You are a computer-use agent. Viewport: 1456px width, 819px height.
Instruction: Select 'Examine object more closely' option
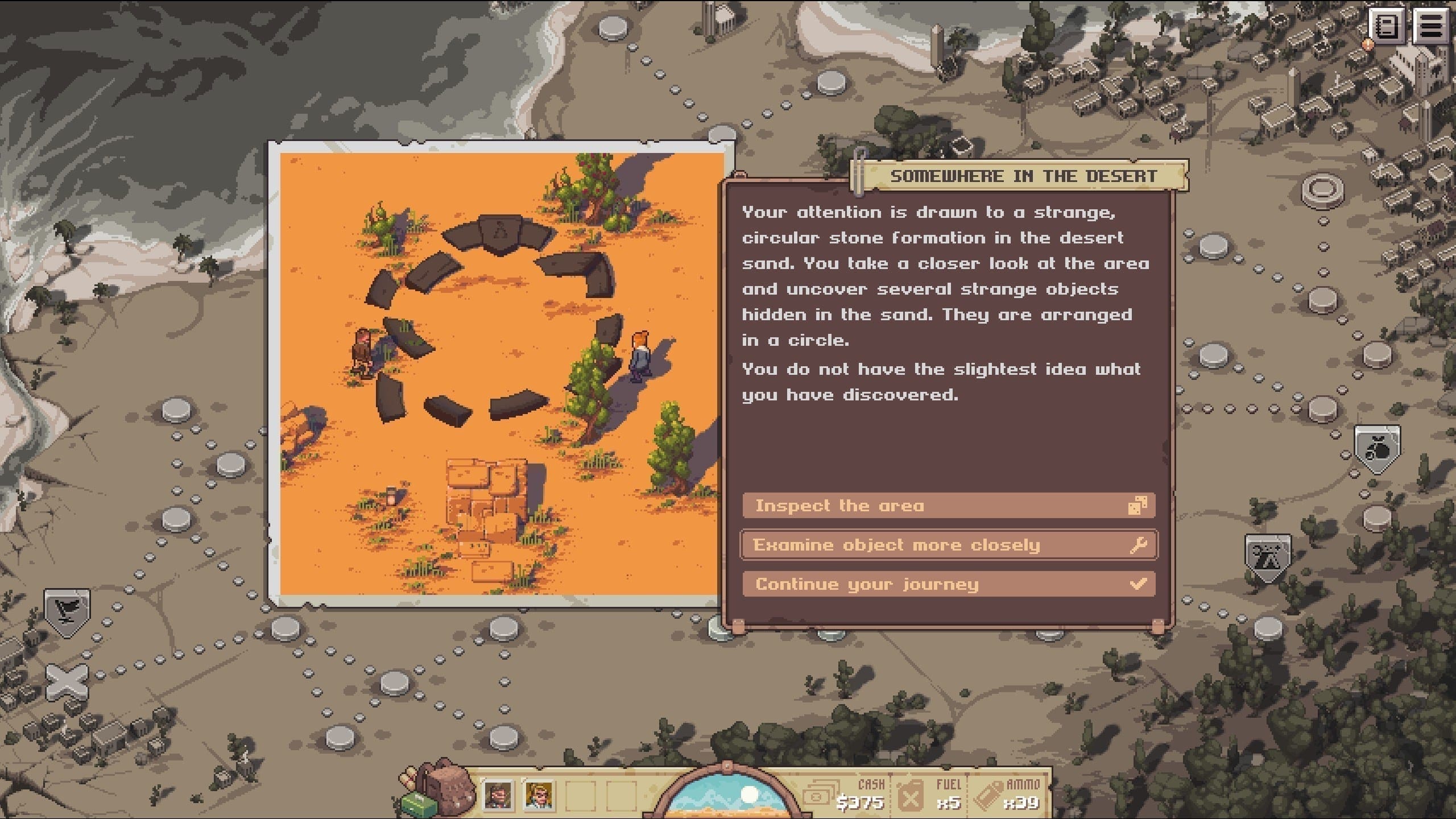948,545
